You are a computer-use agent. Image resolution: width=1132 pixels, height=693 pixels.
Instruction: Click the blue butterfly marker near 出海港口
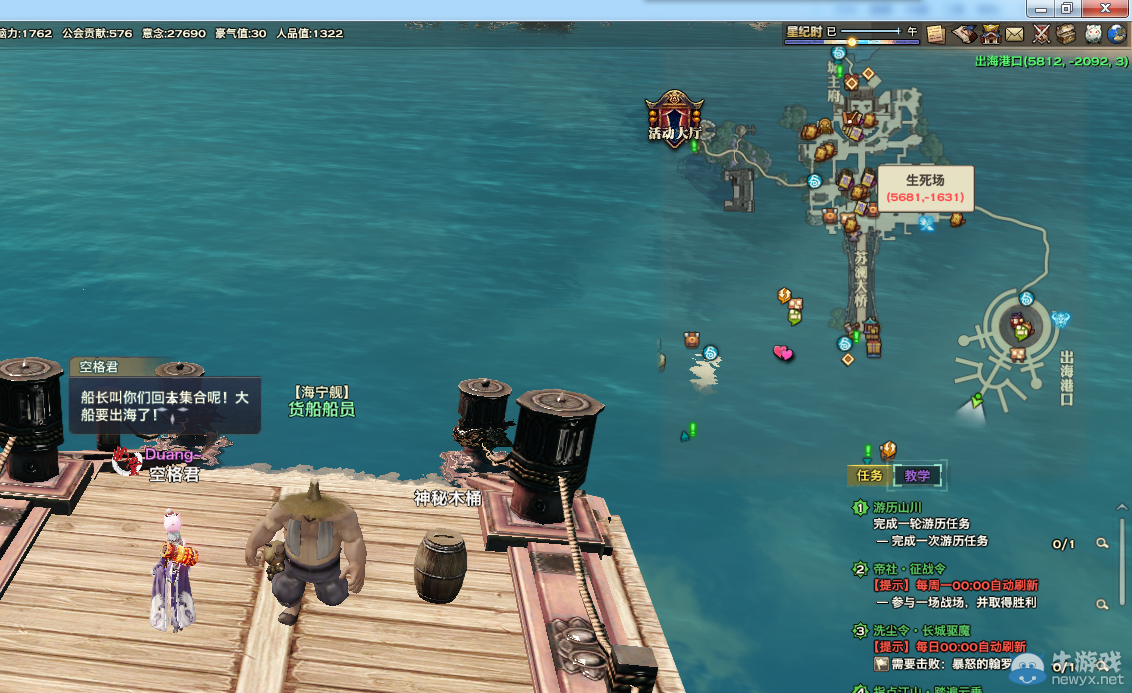(x=1061, y=320)
